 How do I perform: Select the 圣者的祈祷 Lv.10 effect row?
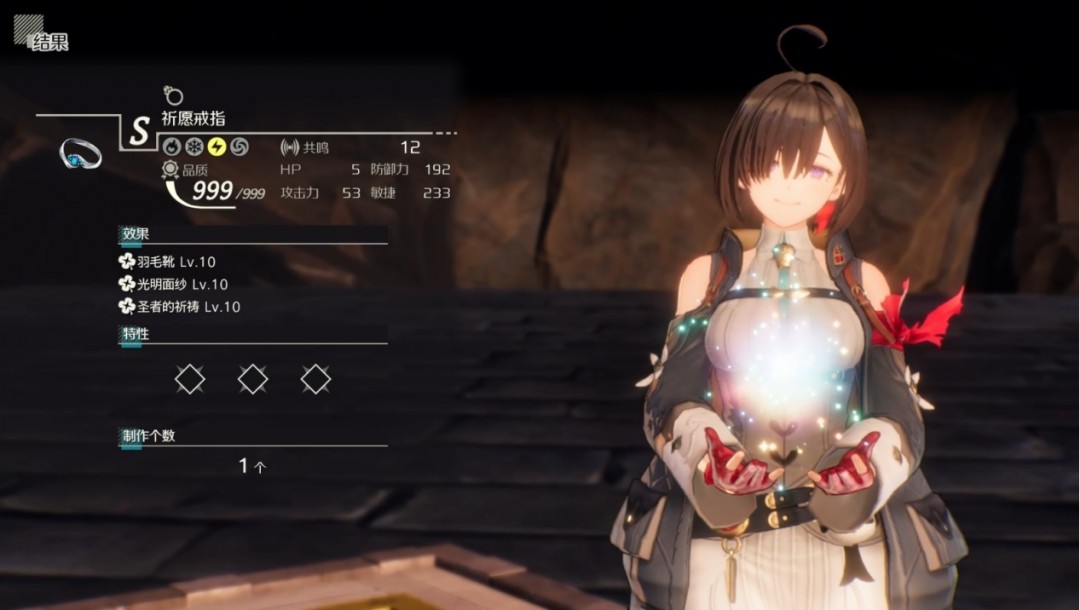pos(179,307)
